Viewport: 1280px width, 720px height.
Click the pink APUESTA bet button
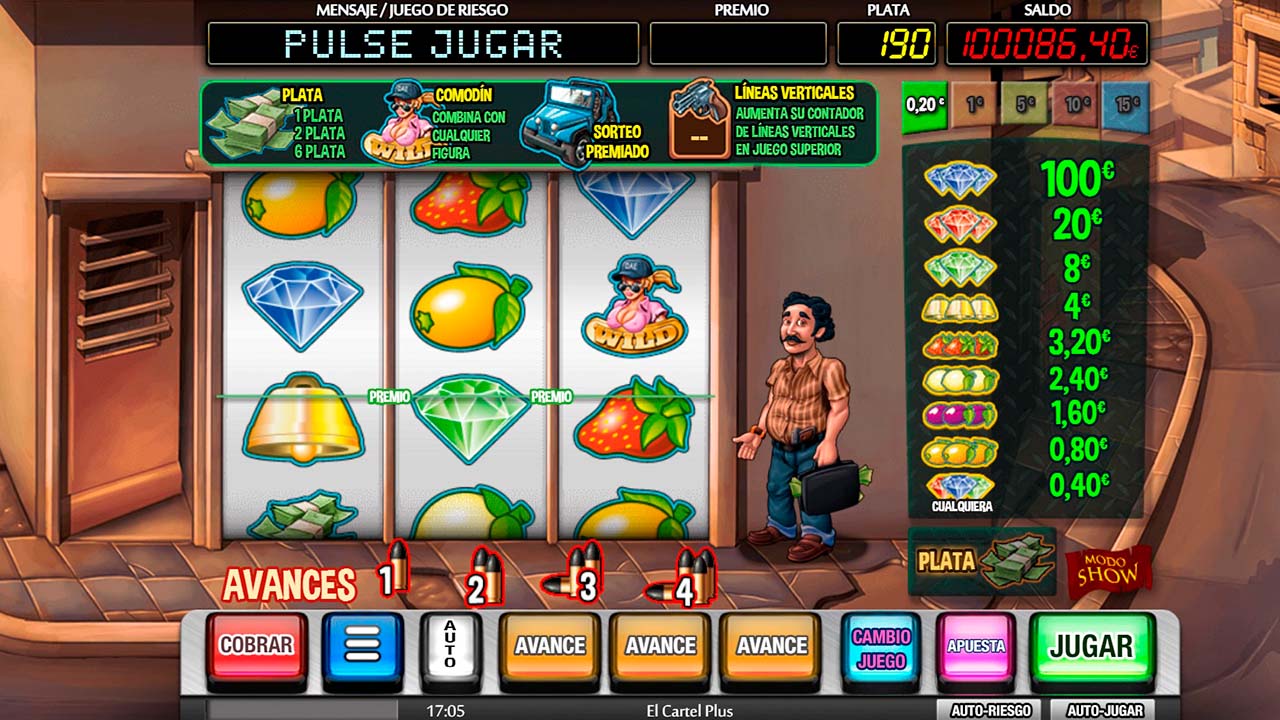pos(975,646)
